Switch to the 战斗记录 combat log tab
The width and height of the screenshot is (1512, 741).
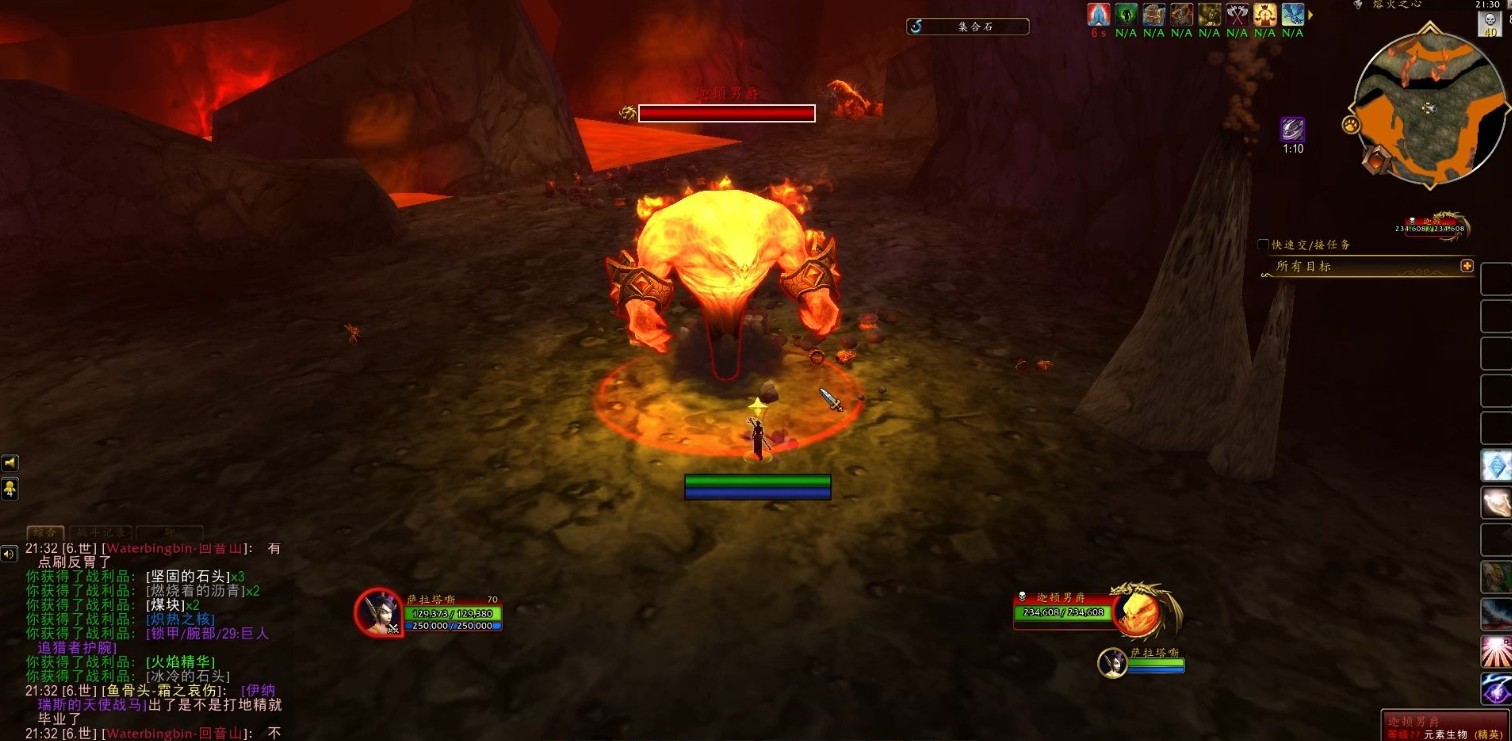click(x=99, y=533)
